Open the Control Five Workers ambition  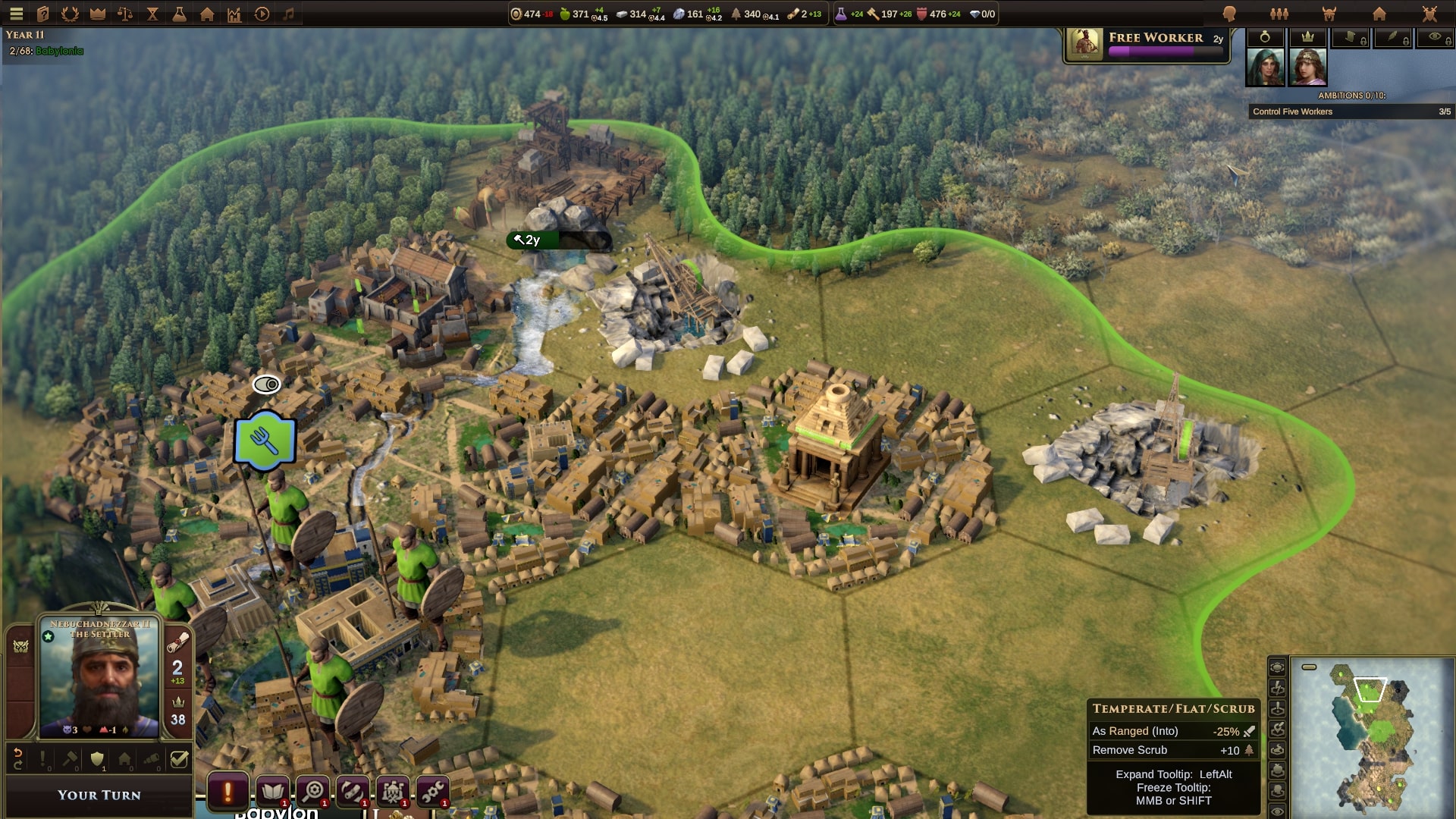(x=1351, y=111)
